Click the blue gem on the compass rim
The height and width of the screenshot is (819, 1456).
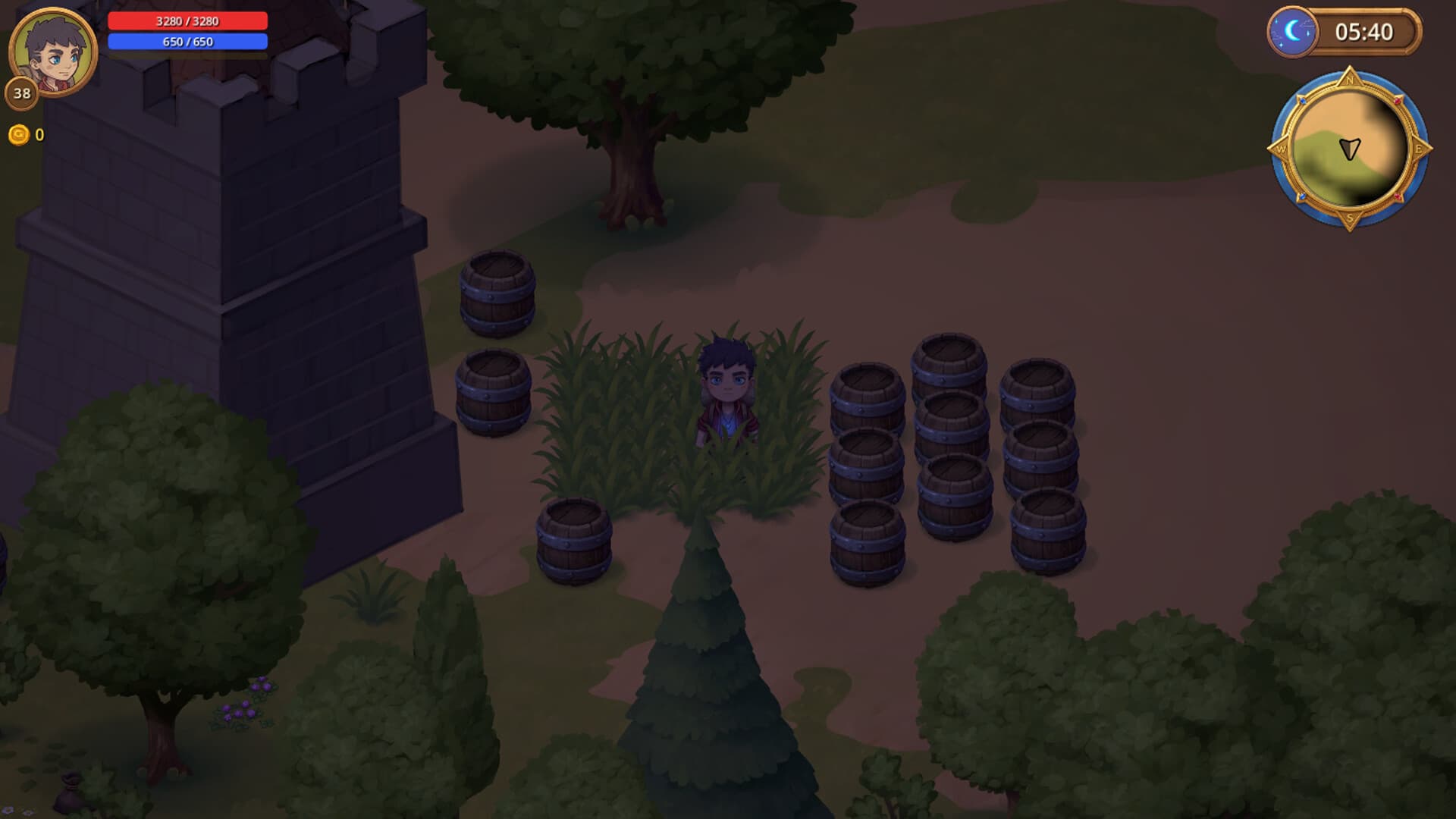click(x=1302, y=101)
